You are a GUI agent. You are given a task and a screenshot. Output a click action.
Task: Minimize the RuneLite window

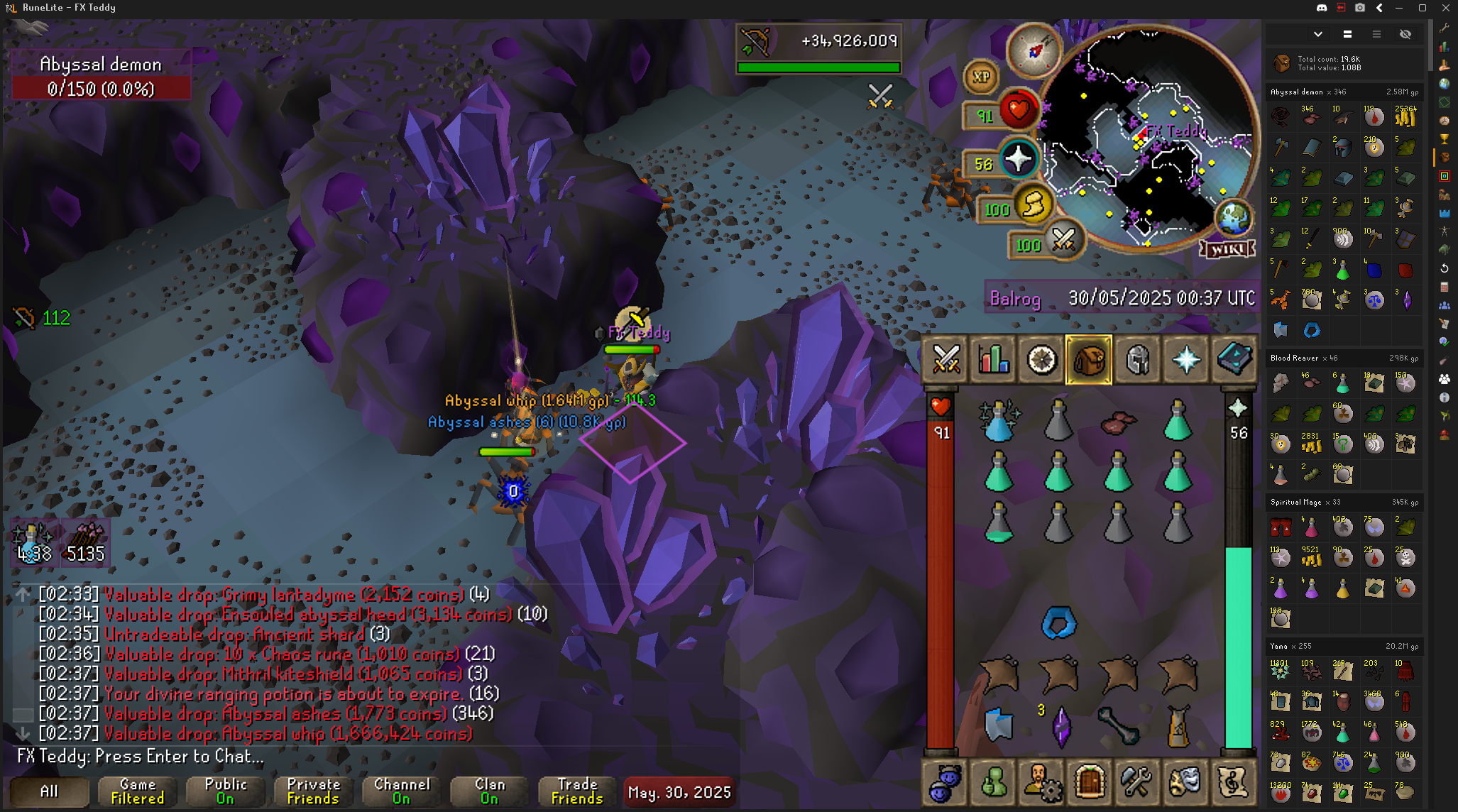point(1399,8)
